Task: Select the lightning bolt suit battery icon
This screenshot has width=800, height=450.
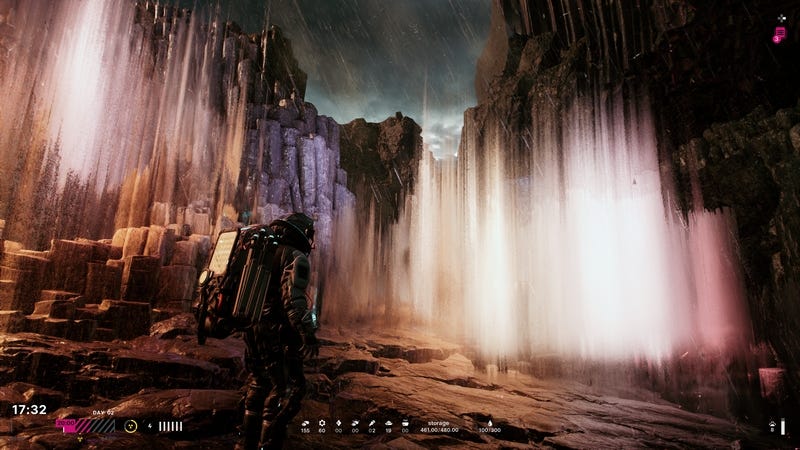Action: tap(150, 425)
